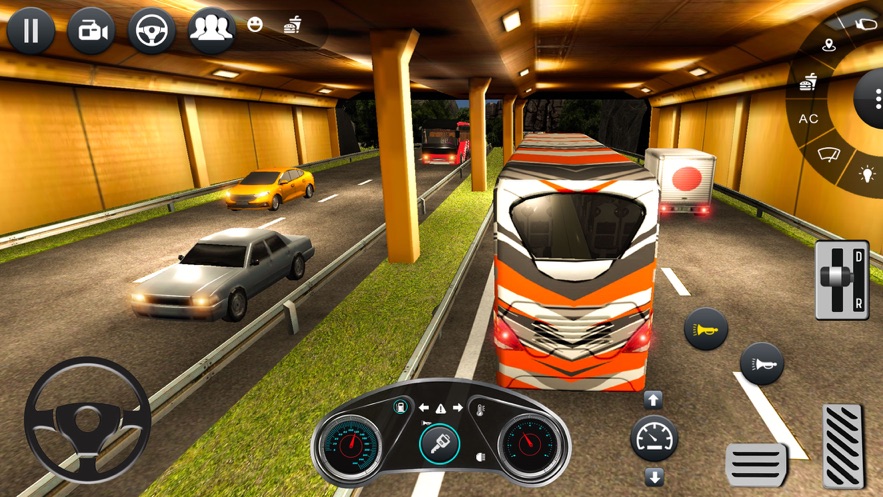Screen dimensions: 883x497
Task: Open the steering control options
Action: 151,31
